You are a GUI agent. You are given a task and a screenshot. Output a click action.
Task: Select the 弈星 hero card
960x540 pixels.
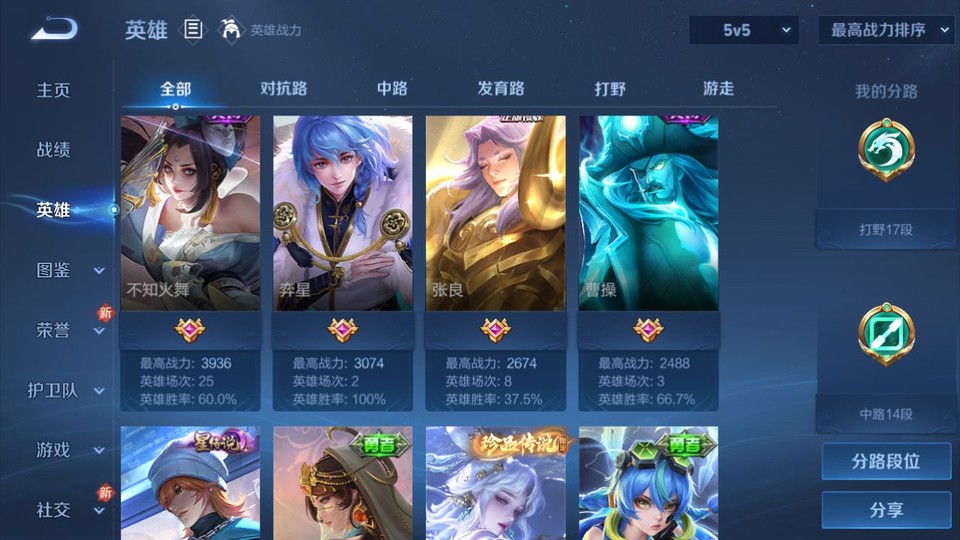[x=343, y=215]
